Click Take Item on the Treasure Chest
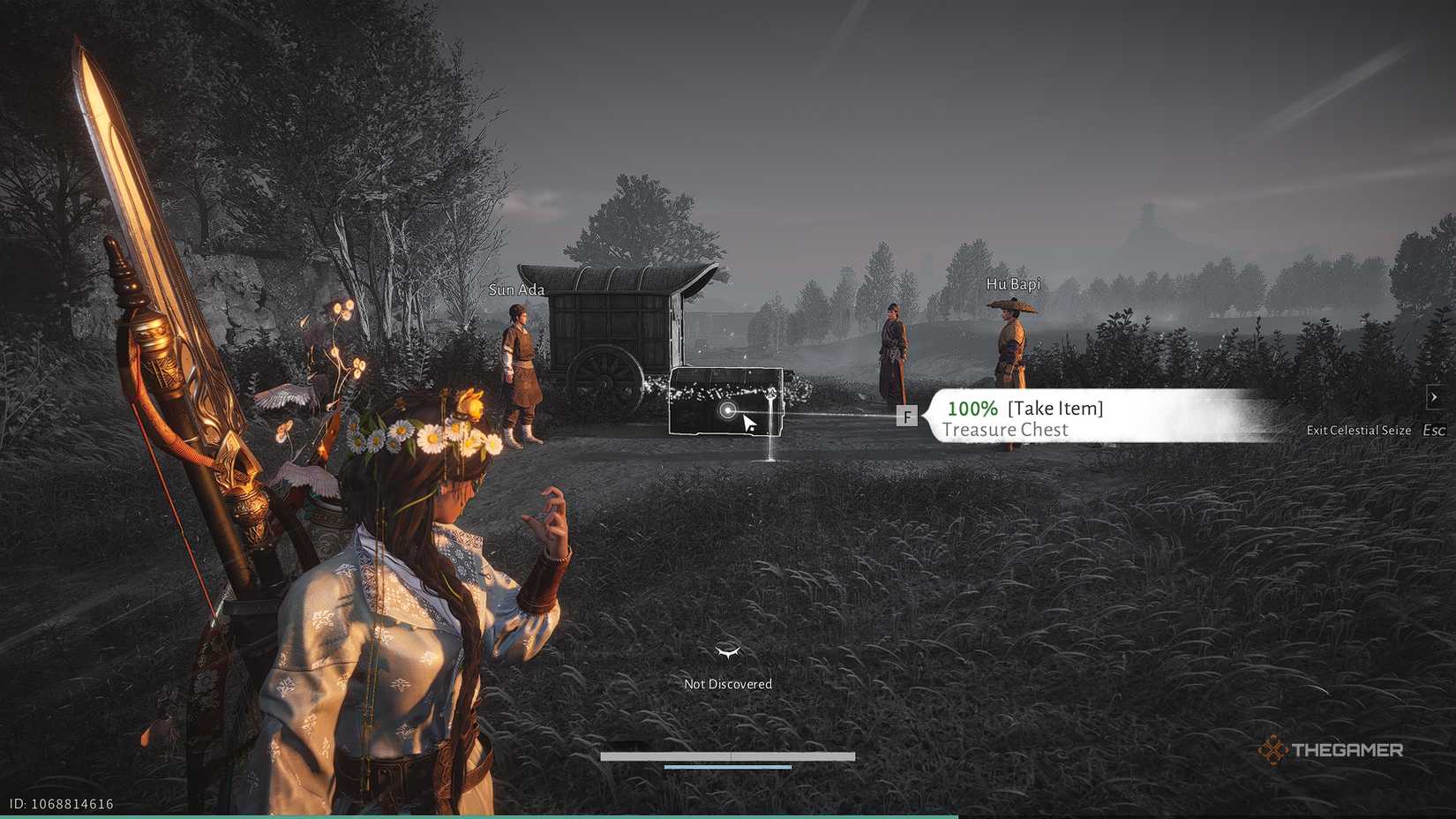1456x819 pixels. pyautogui.click(x=1054, y=408)
